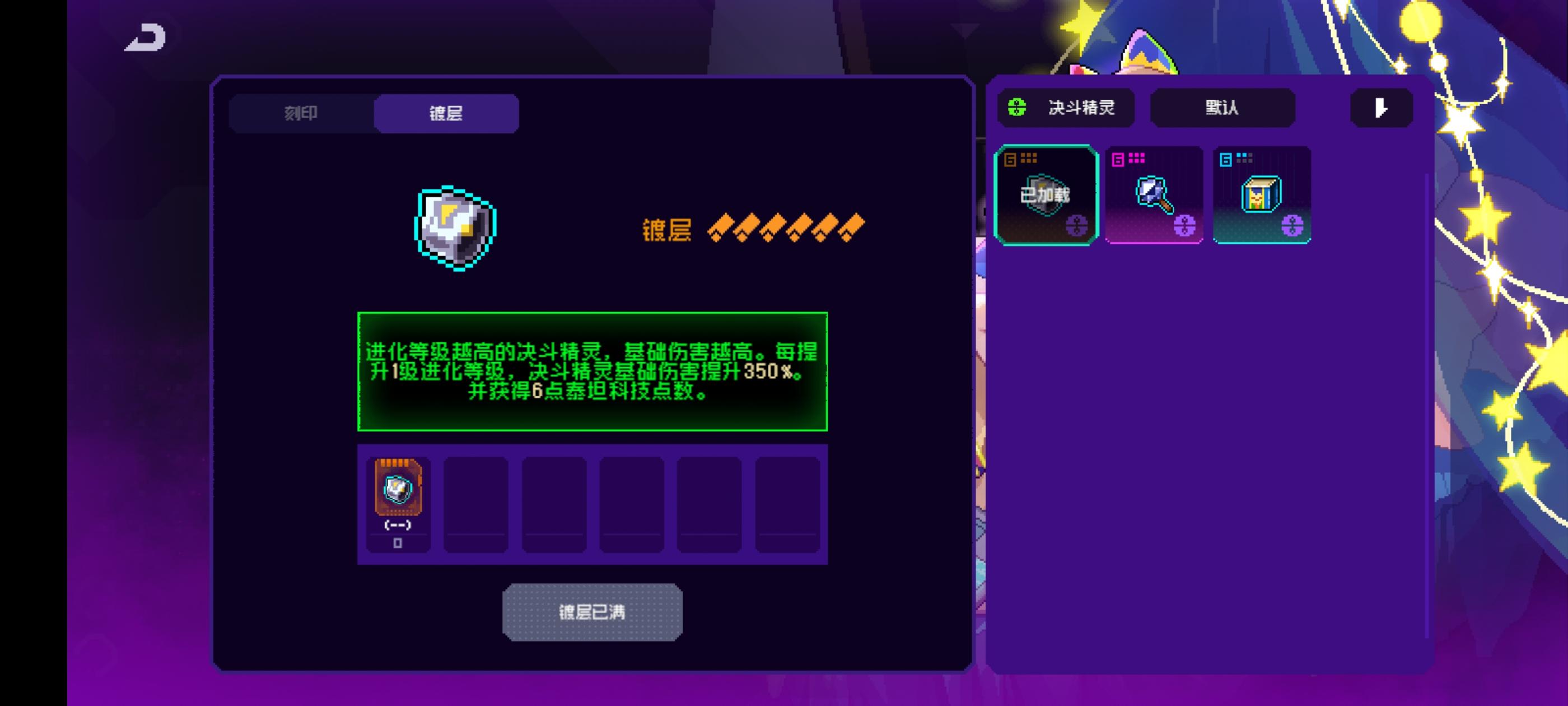Select the magnifying glass card in right panel
The width and height of the screenshot is (1568, 706).
pyautogui.click(x=1154, y=195)
